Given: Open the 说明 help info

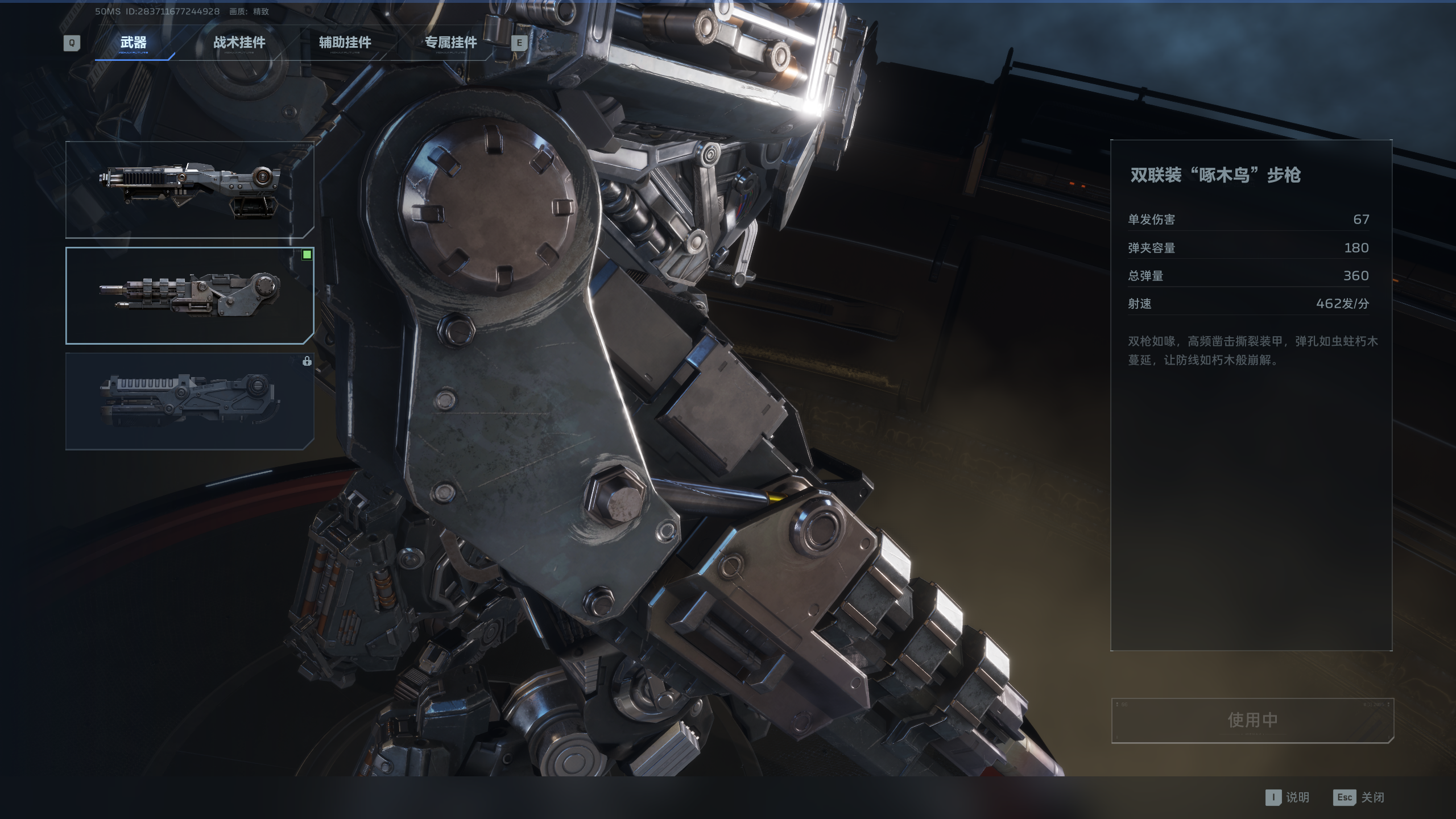Looking at the screenshot, I should 1288,797.
